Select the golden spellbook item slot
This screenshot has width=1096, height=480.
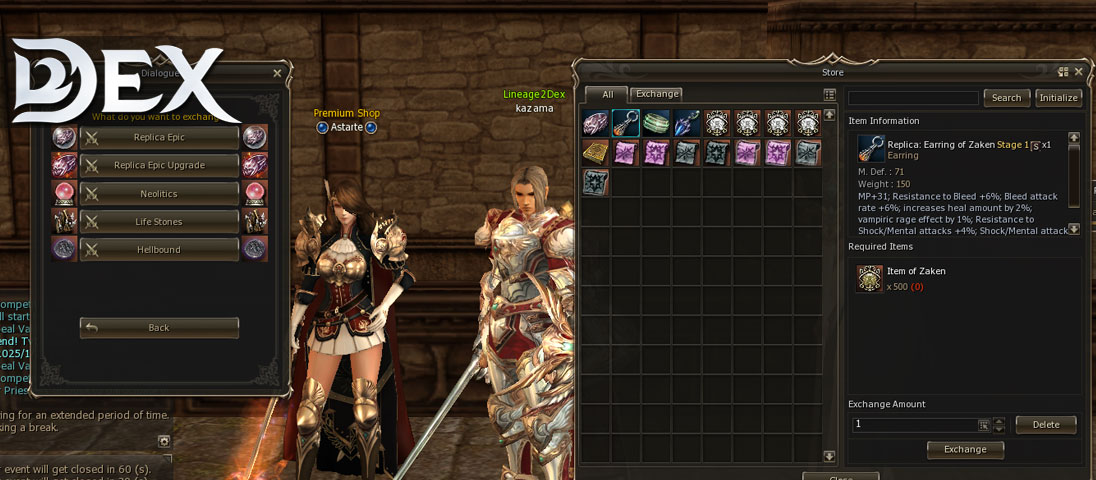595,153
